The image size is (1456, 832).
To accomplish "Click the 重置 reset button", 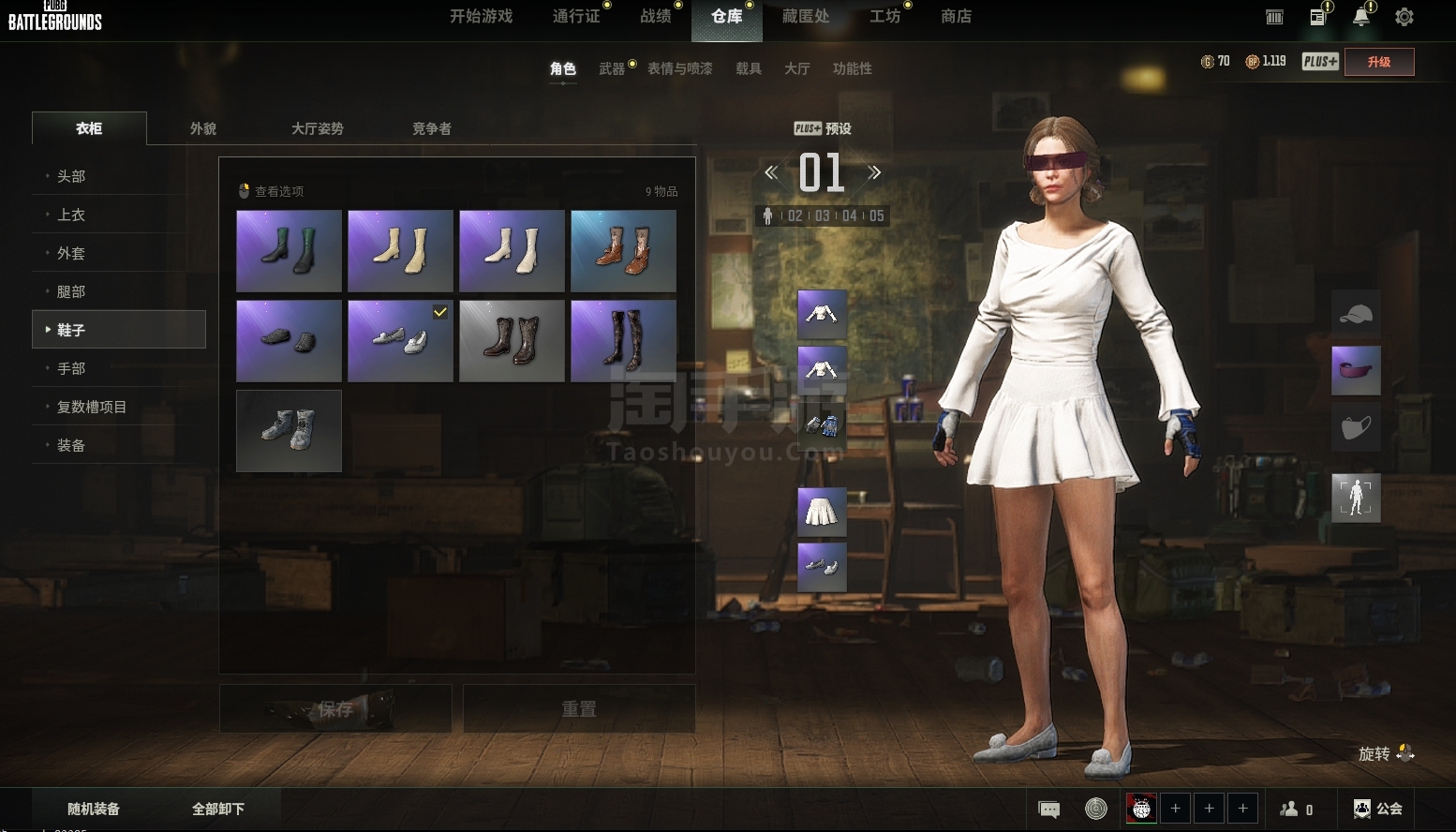I will coord(579,708).
